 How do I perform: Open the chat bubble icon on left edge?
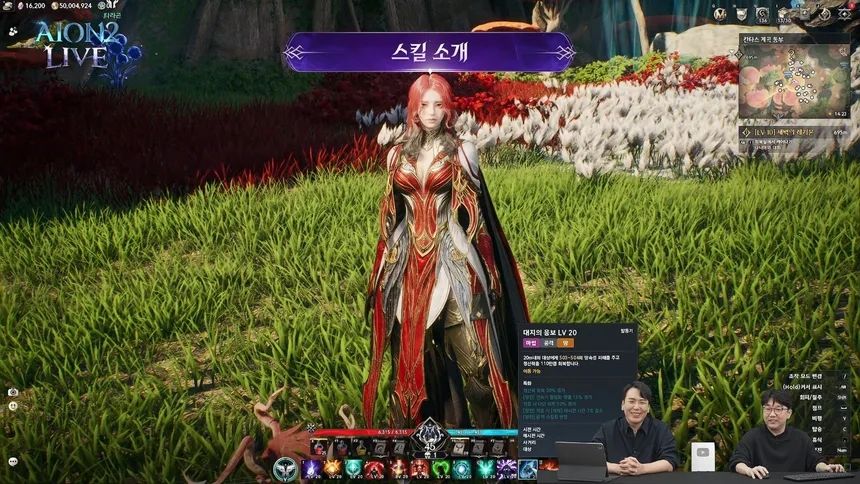coord(13,461)
